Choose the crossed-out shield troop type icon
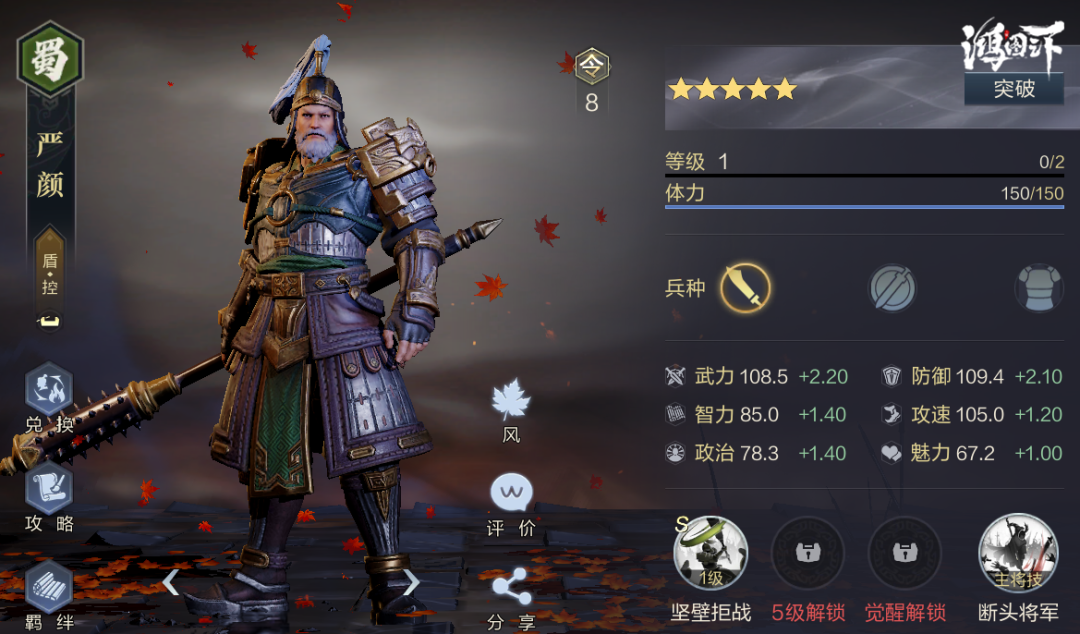 click(x=892, y=288)
